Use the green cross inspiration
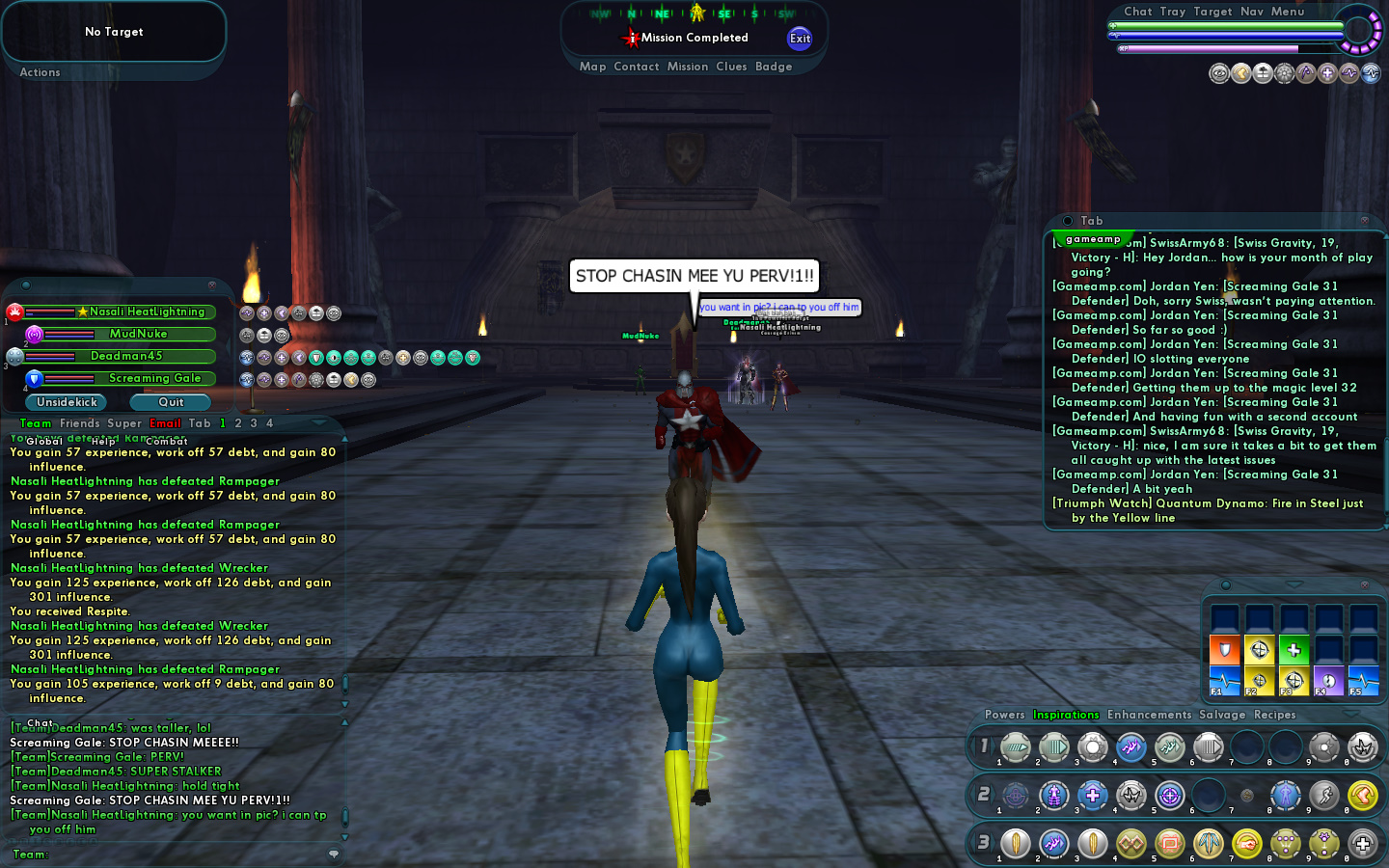Screen dimensions: 1389x868 [x=1294, y=650]
